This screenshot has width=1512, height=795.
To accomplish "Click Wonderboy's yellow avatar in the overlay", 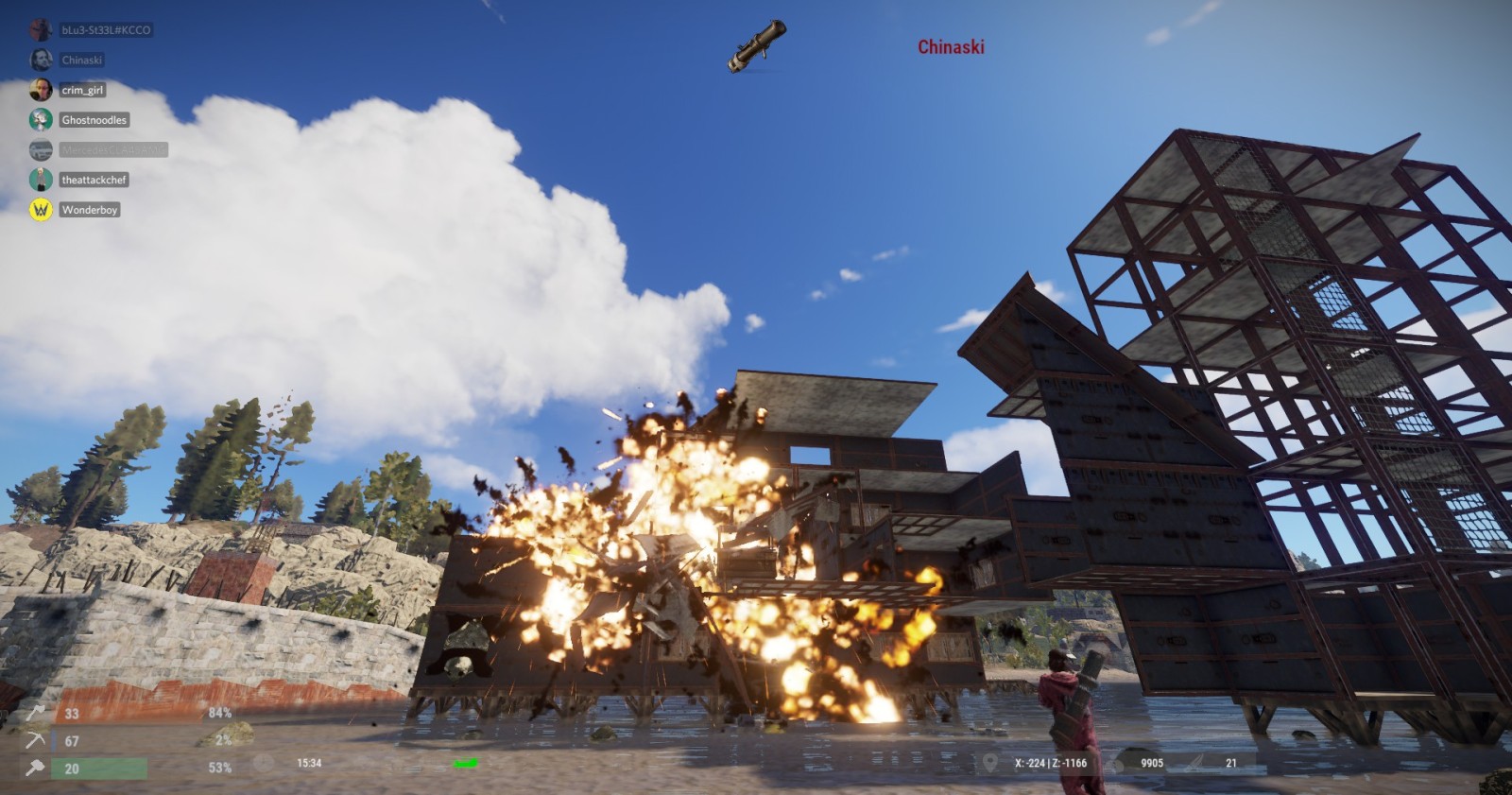I will pos(41,210).
